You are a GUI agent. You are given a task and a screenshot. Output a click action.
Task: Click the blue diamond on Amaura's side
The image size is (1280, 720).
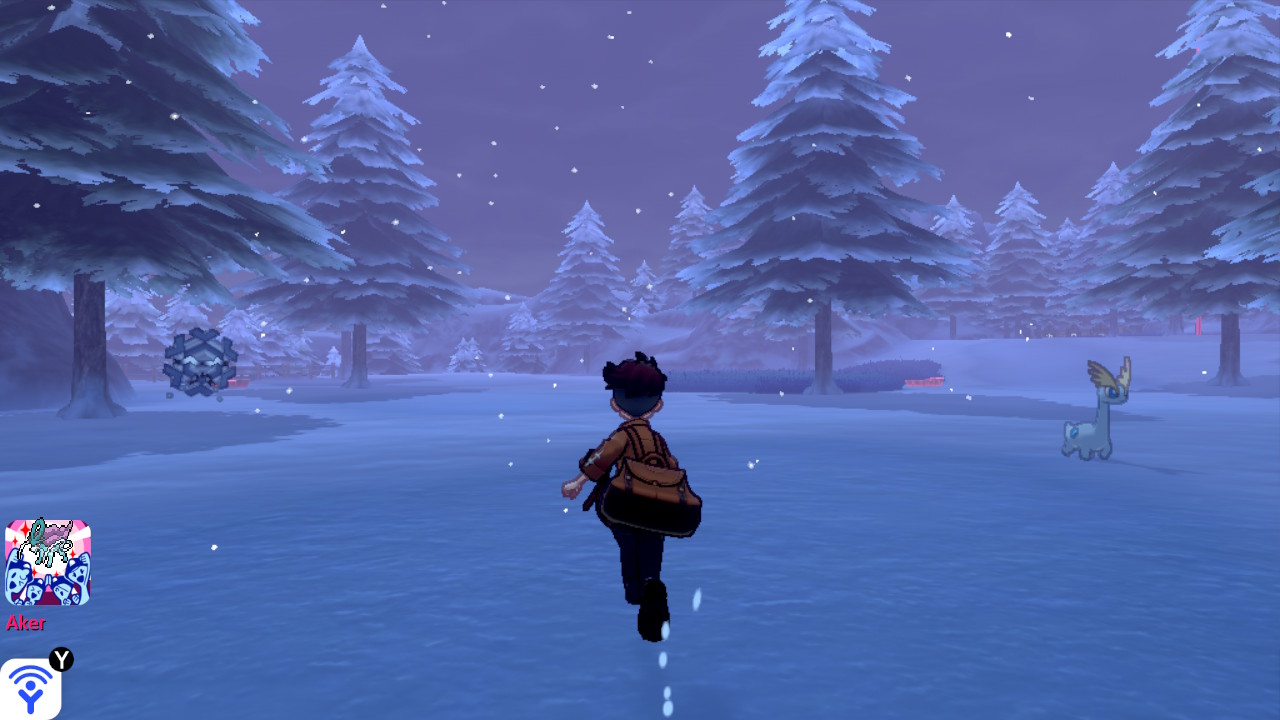1074,431
